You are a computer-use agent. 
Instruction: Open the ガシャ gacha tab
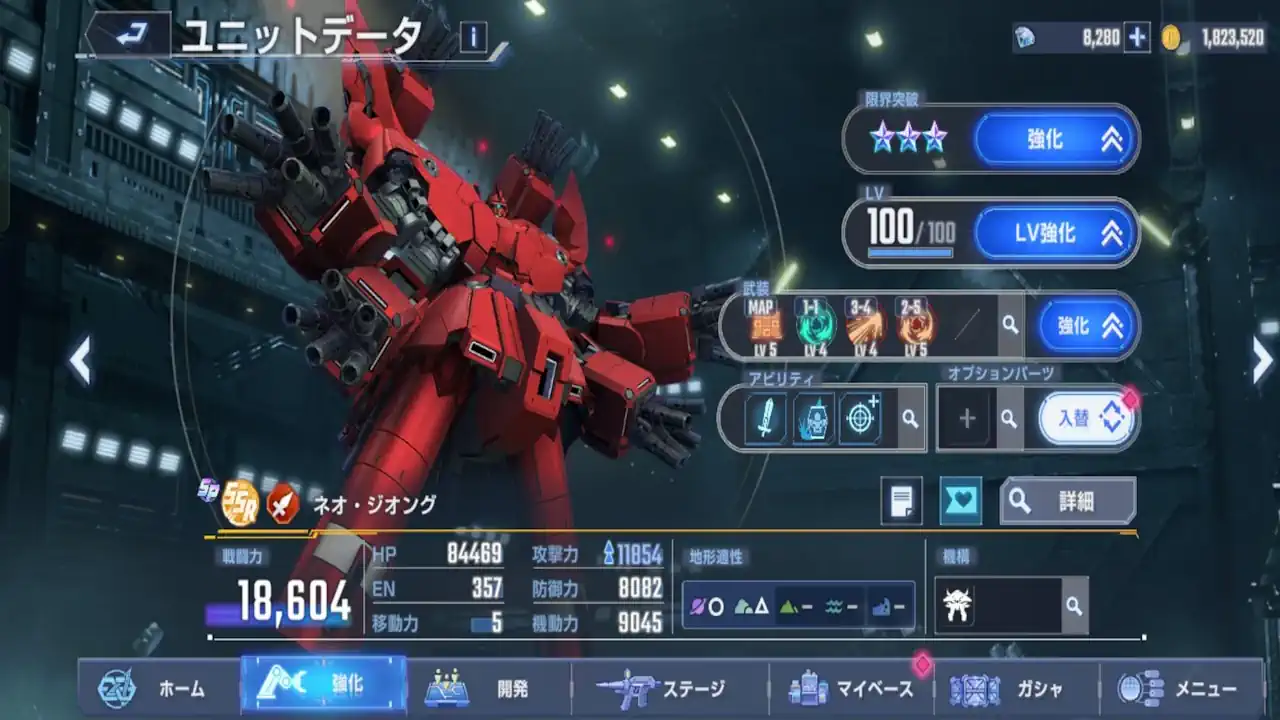1016,688
